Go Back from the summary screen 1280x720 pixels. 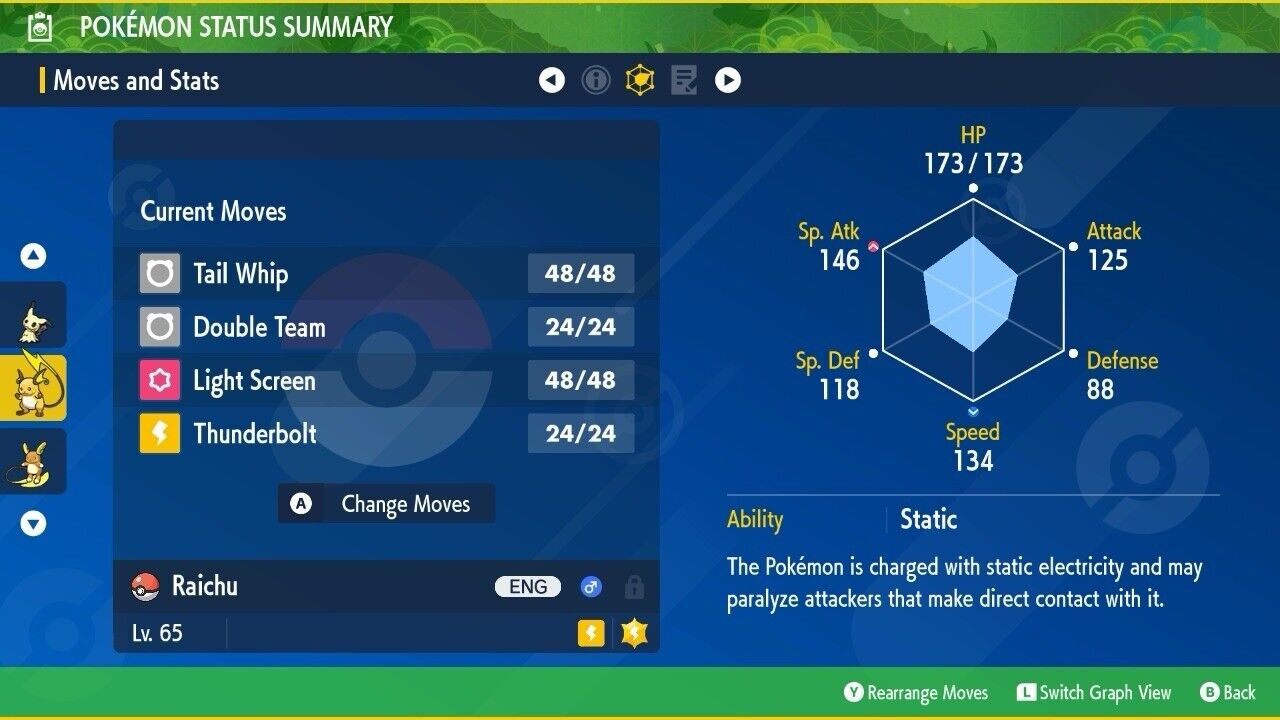1228,693
